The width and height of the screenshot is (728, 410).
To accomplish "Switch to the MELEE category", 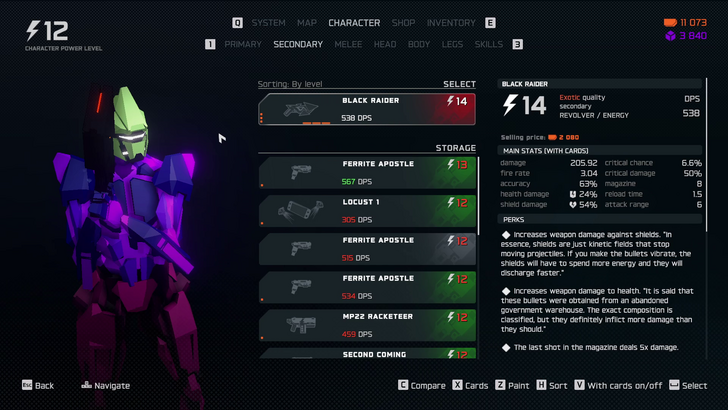I will point(348,44).
